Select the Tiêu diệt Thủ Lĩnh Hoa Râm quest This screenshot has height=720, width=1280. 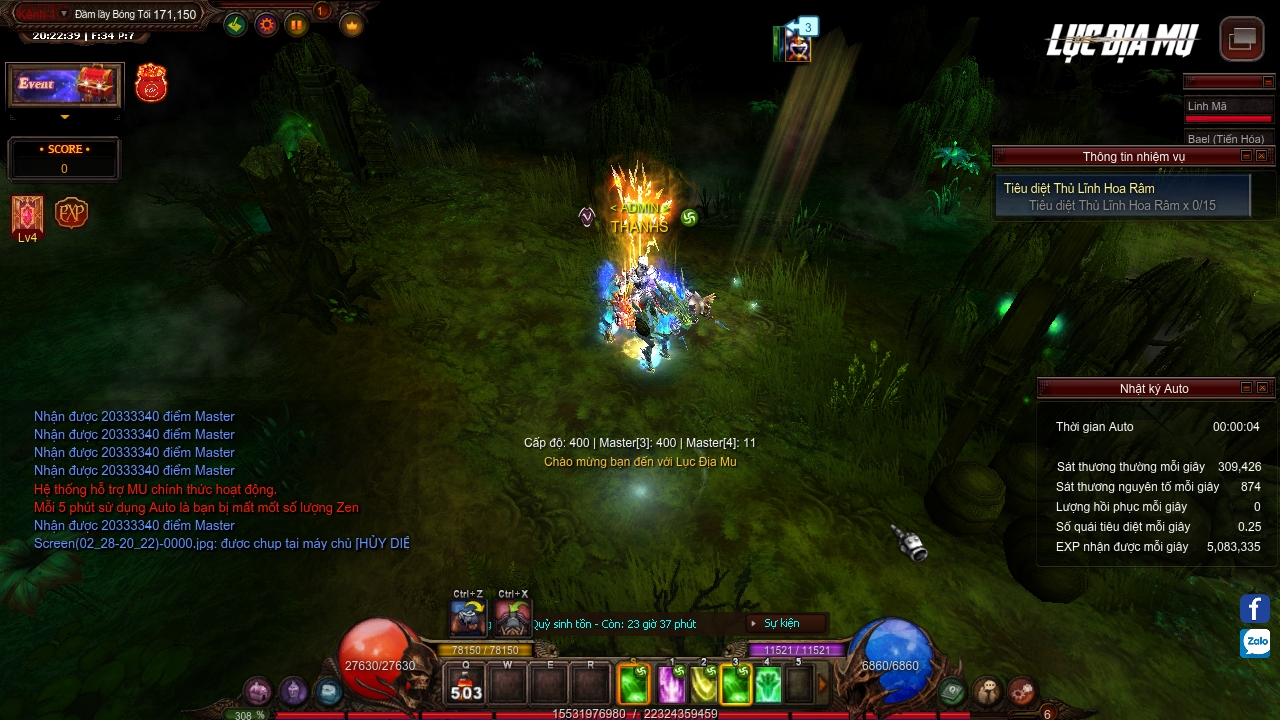click(1122, 196)
